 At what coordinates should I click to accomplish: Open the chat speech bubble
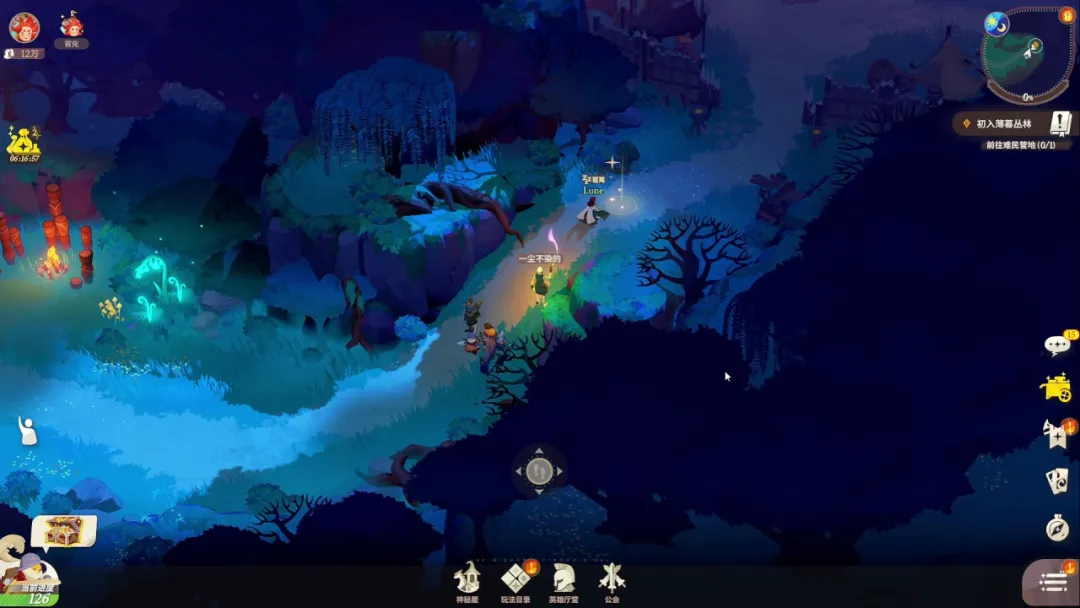coord(1057,345)
